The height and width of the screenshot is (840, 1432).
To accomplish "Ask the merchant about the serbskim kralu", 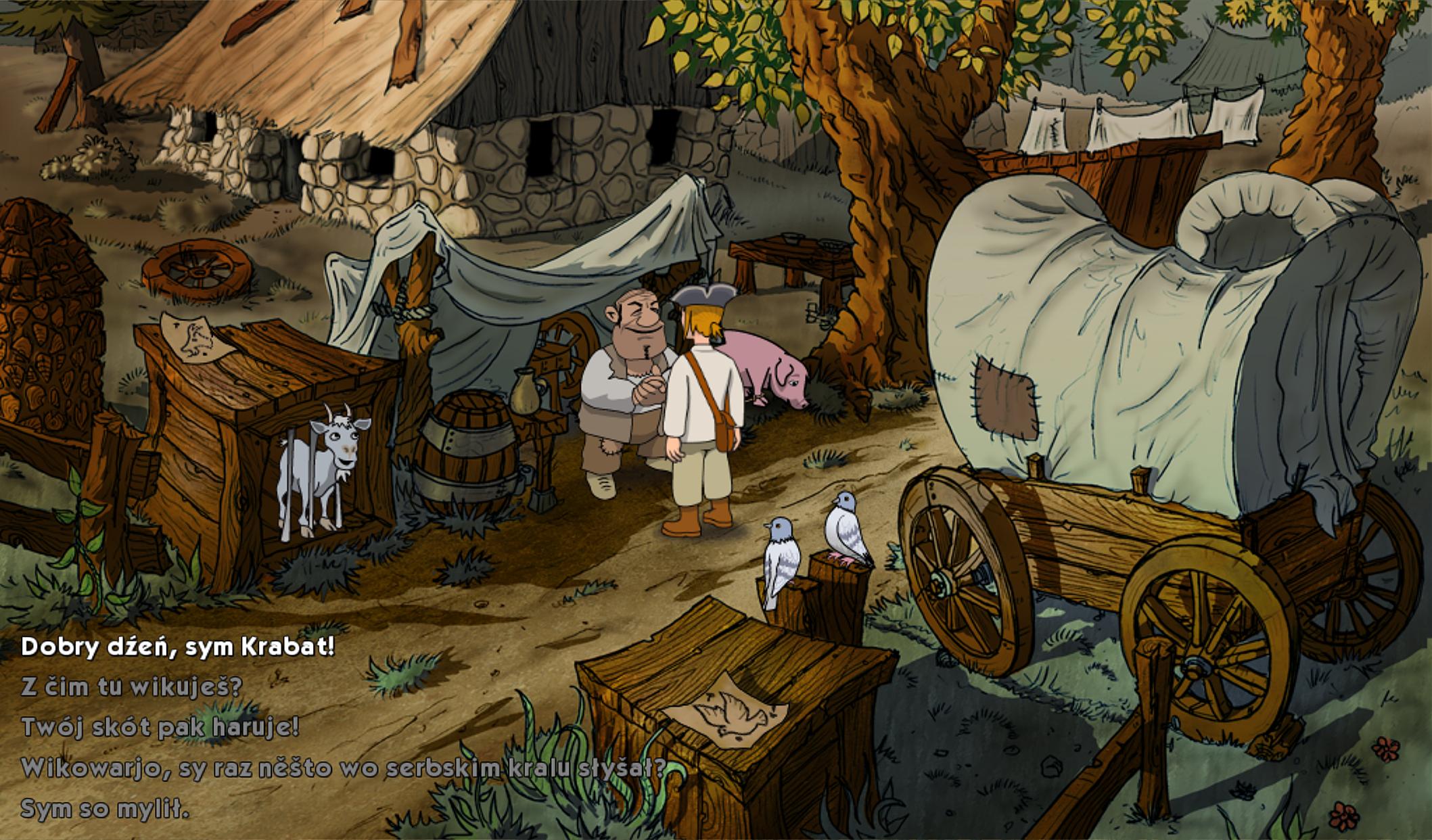I will tap(344, 768).
